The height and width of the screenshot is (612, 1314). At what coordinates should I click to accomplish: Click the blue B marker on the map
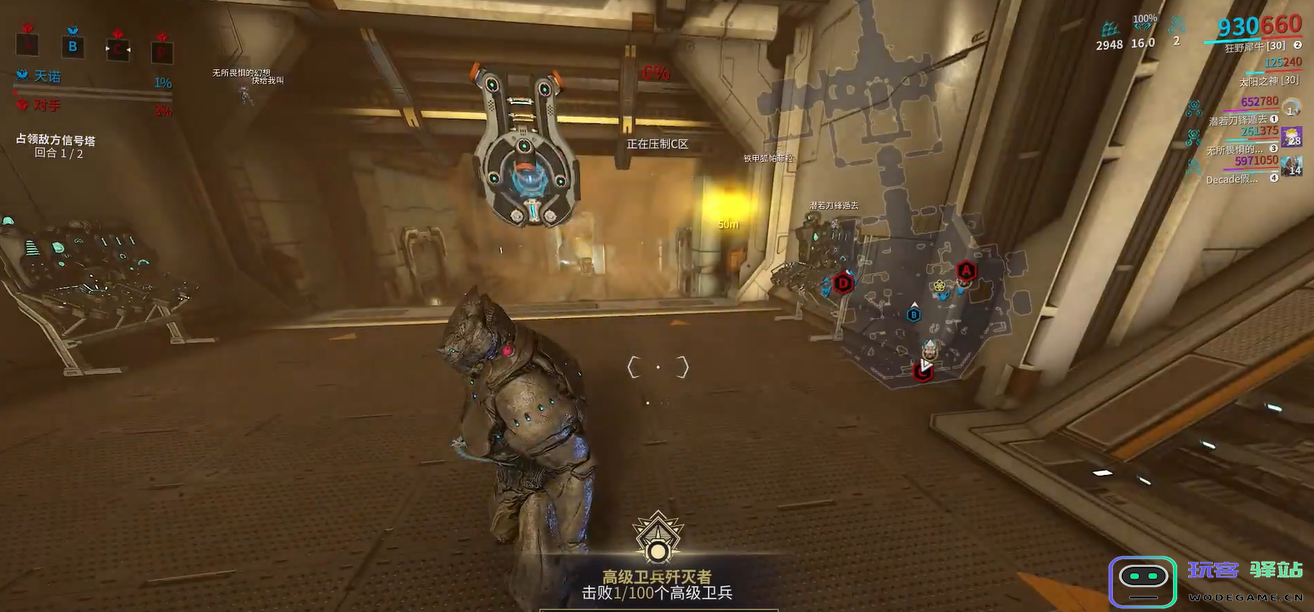point(913,314)
